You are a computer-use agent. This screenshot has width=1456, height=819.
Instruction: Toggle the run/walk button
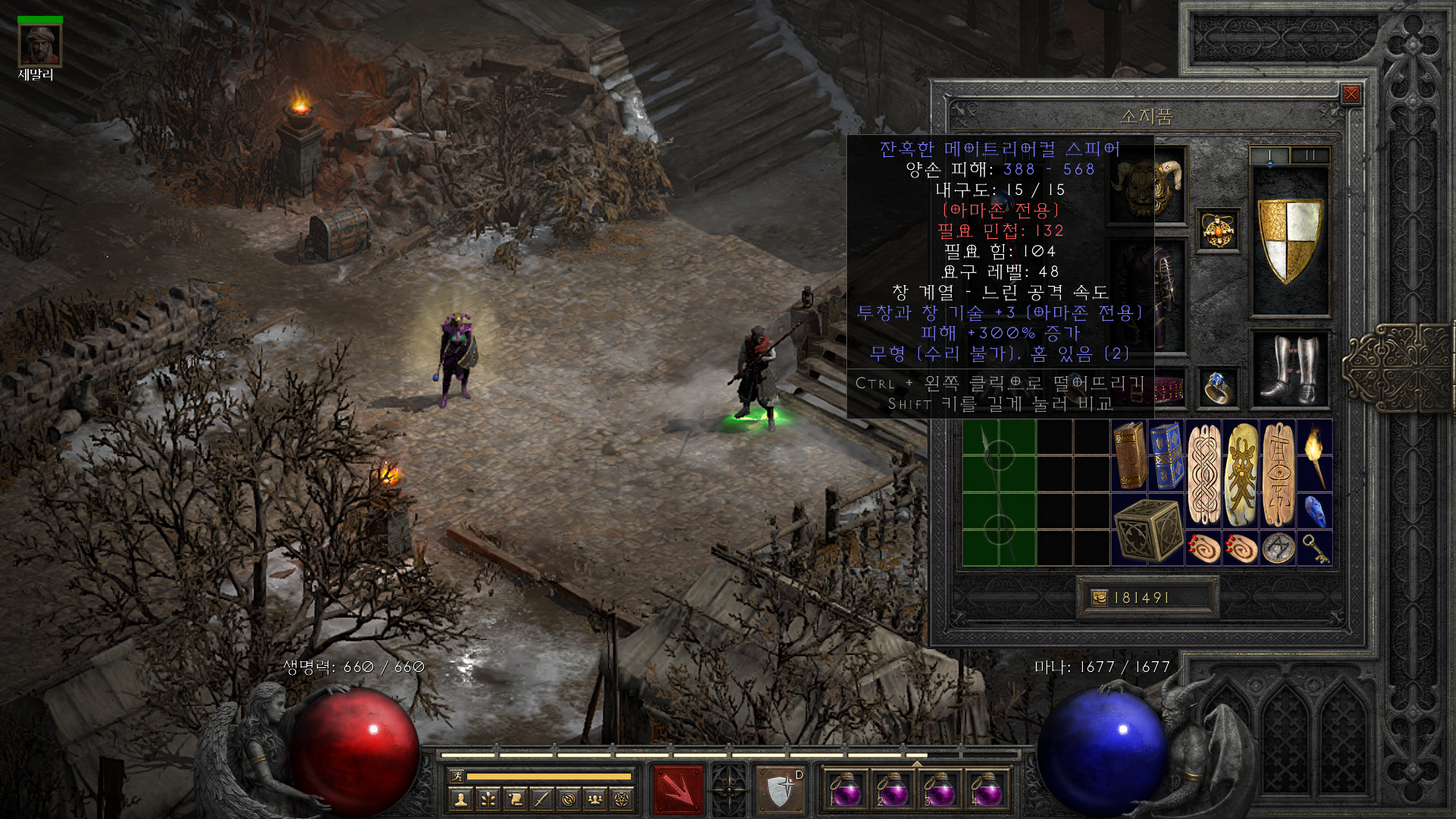coord(457,776)
